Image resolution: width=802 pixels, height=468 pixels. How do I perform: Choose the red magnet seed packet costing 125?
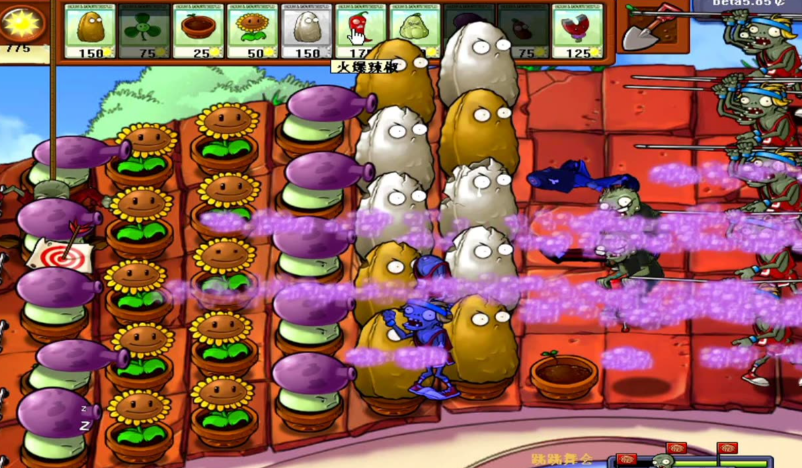tap(577, 30)
